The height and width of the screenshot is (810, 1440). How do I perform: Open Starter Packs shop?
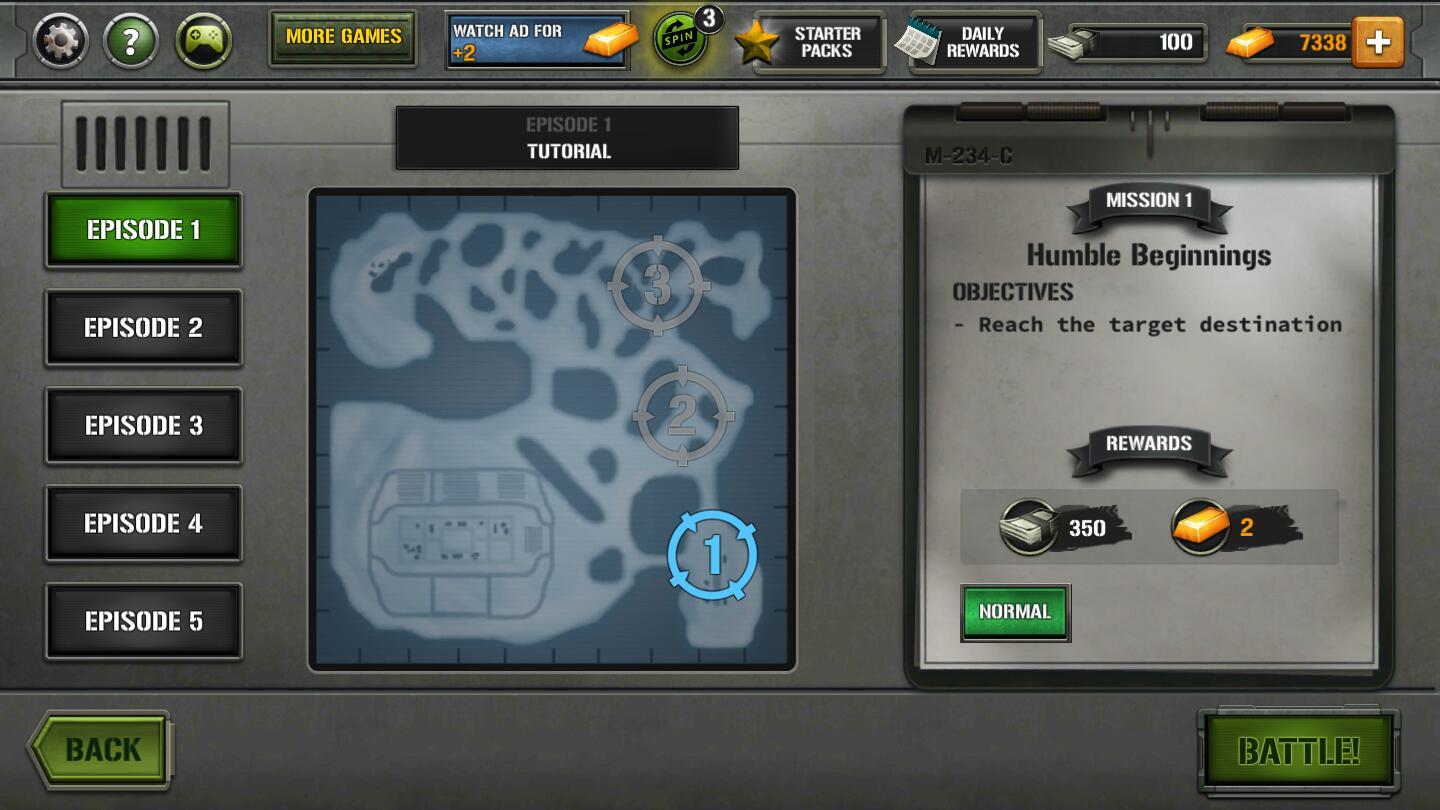pos(810,41)
